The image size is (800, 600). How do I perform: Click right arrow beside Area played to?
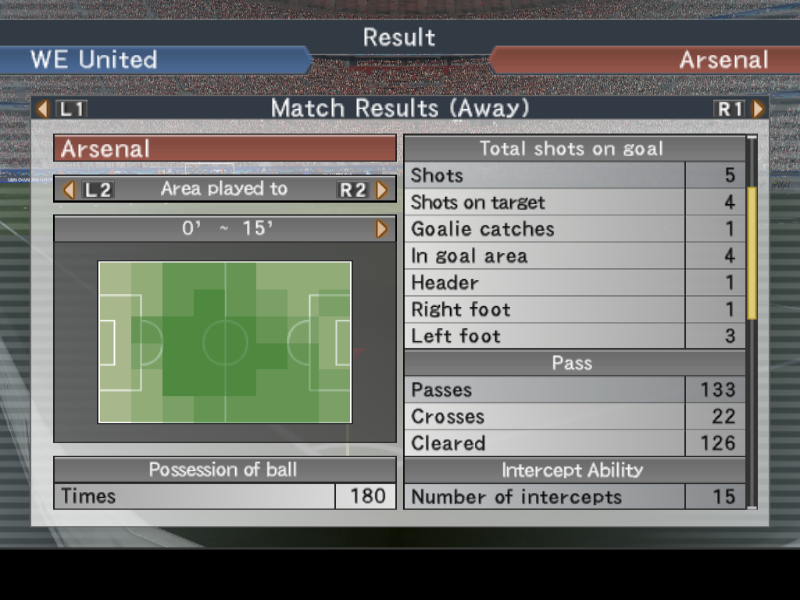click(381, 189)
